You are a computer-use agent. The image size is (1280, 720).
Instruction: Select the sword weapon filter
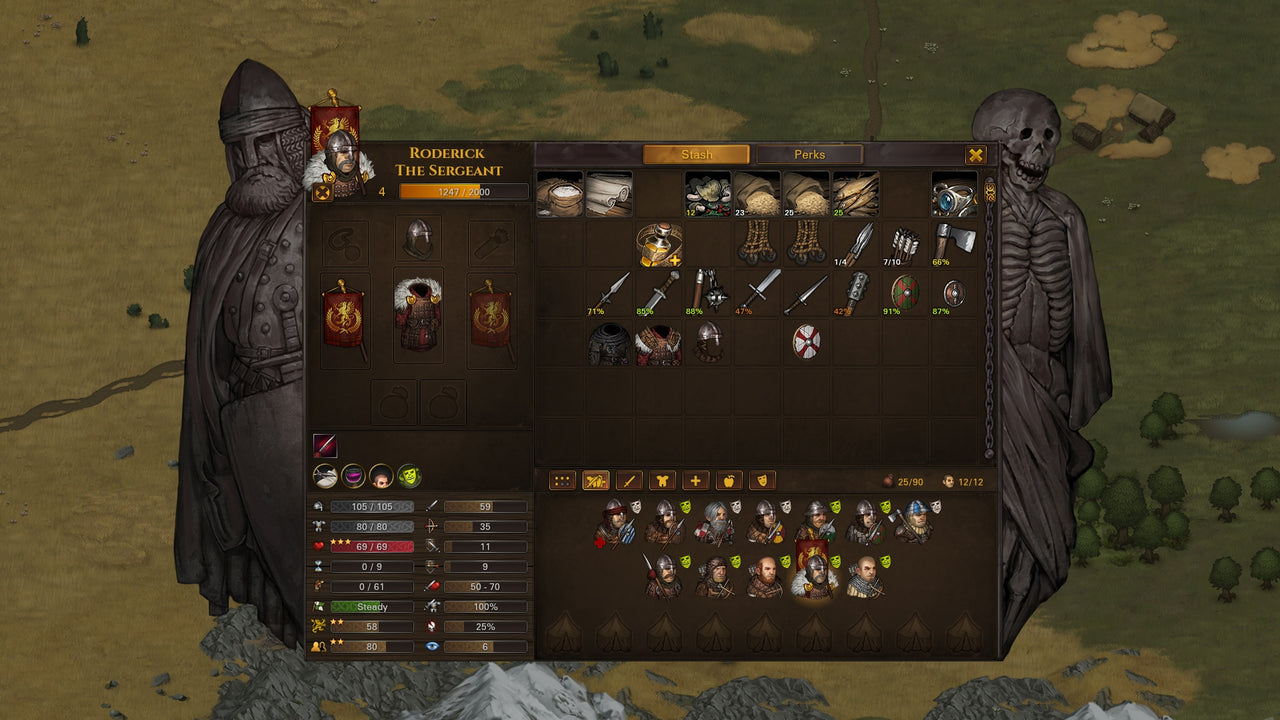pos(630,480)
